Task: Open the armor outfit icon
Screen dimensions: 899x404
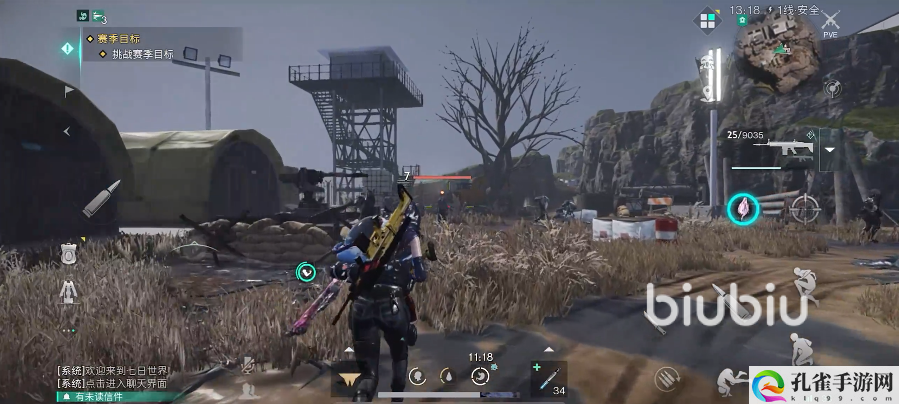Action: 68,291
